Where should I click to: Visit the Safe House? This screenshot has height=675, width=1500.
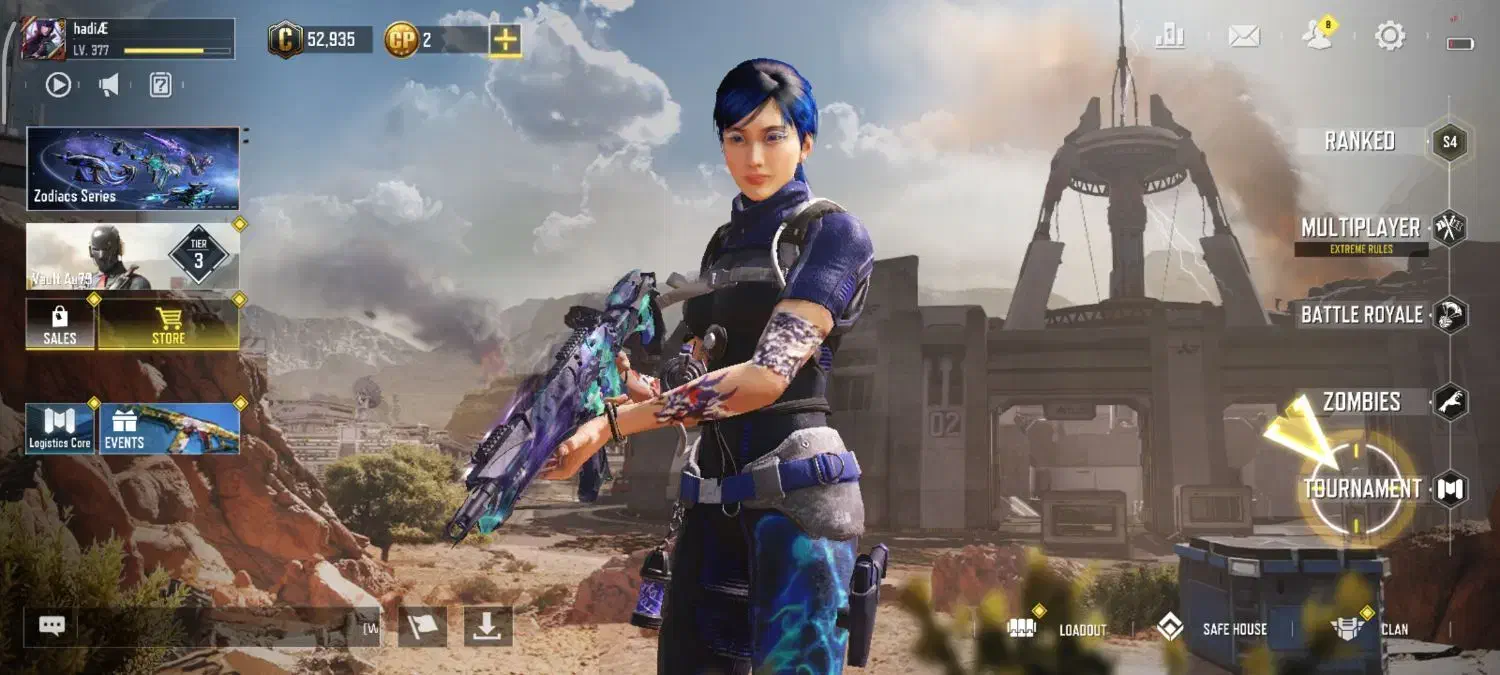1212,629
